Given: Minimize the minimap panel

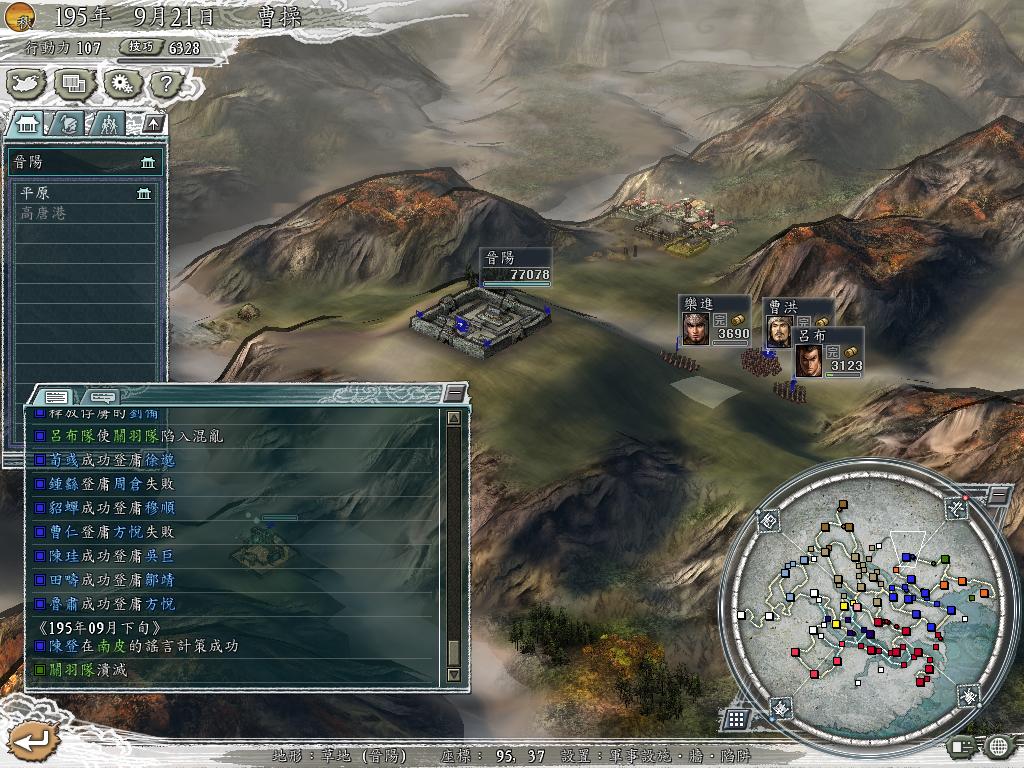Looking at the screenshot, I should click(x=998, y=494).
